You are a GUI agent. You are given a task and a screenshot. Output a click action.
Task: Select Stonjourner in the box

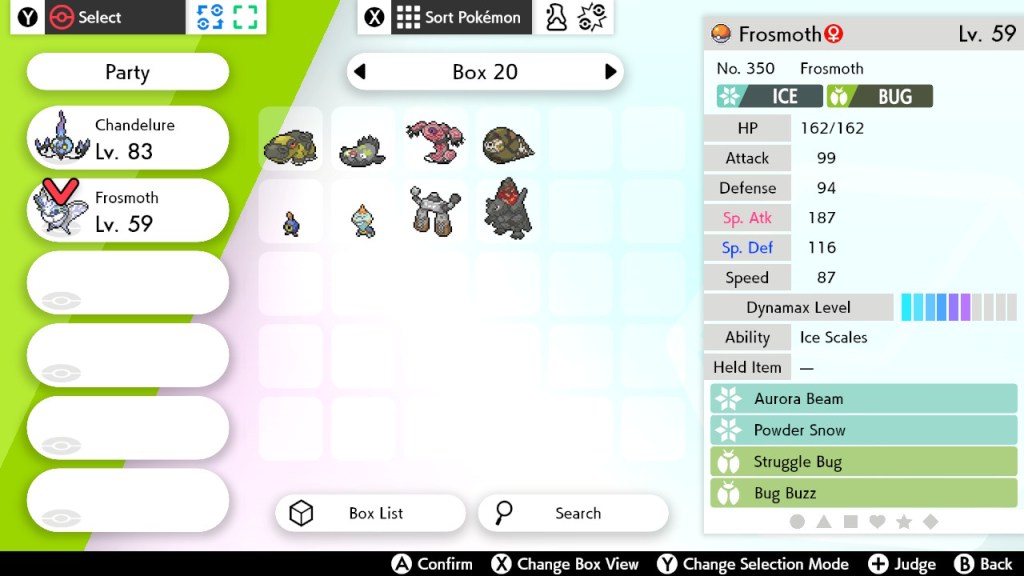point(435,211)
